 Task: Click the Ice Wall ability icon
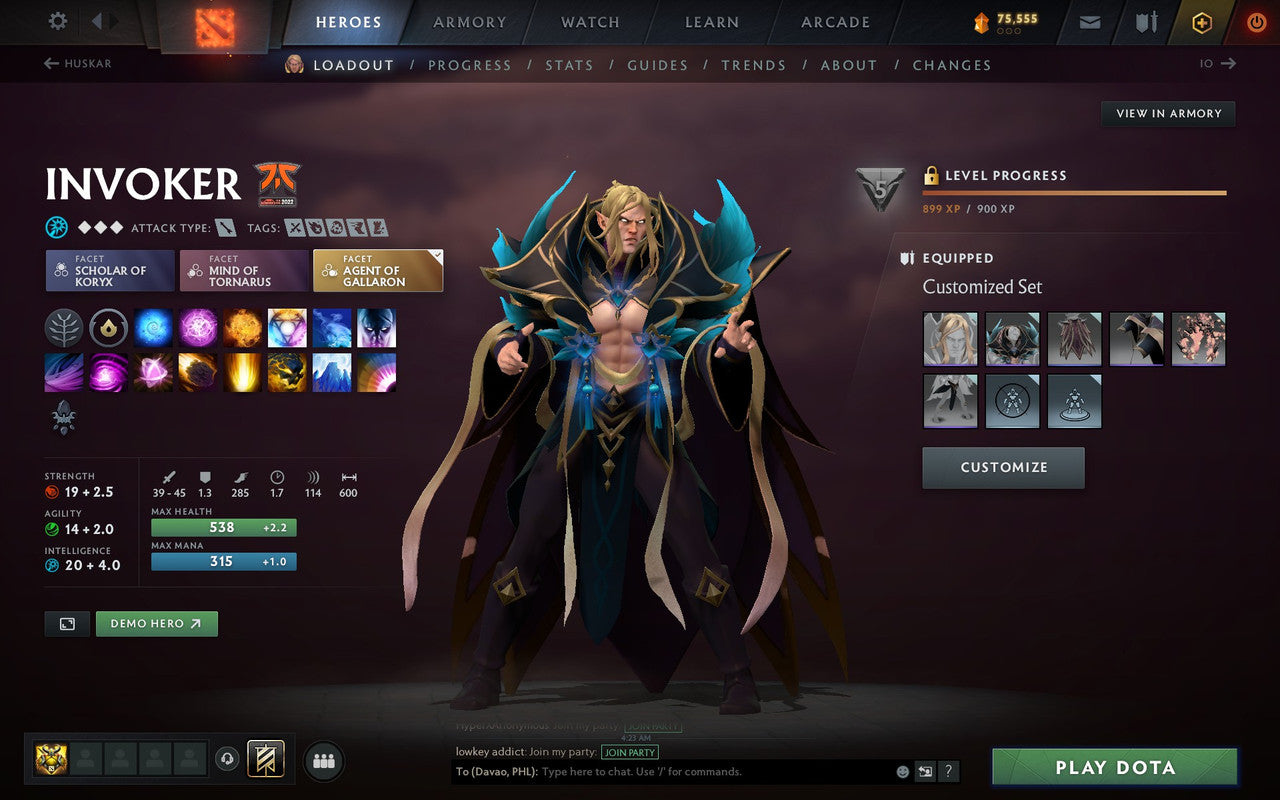pyautogui.click(x=332, y=373)
